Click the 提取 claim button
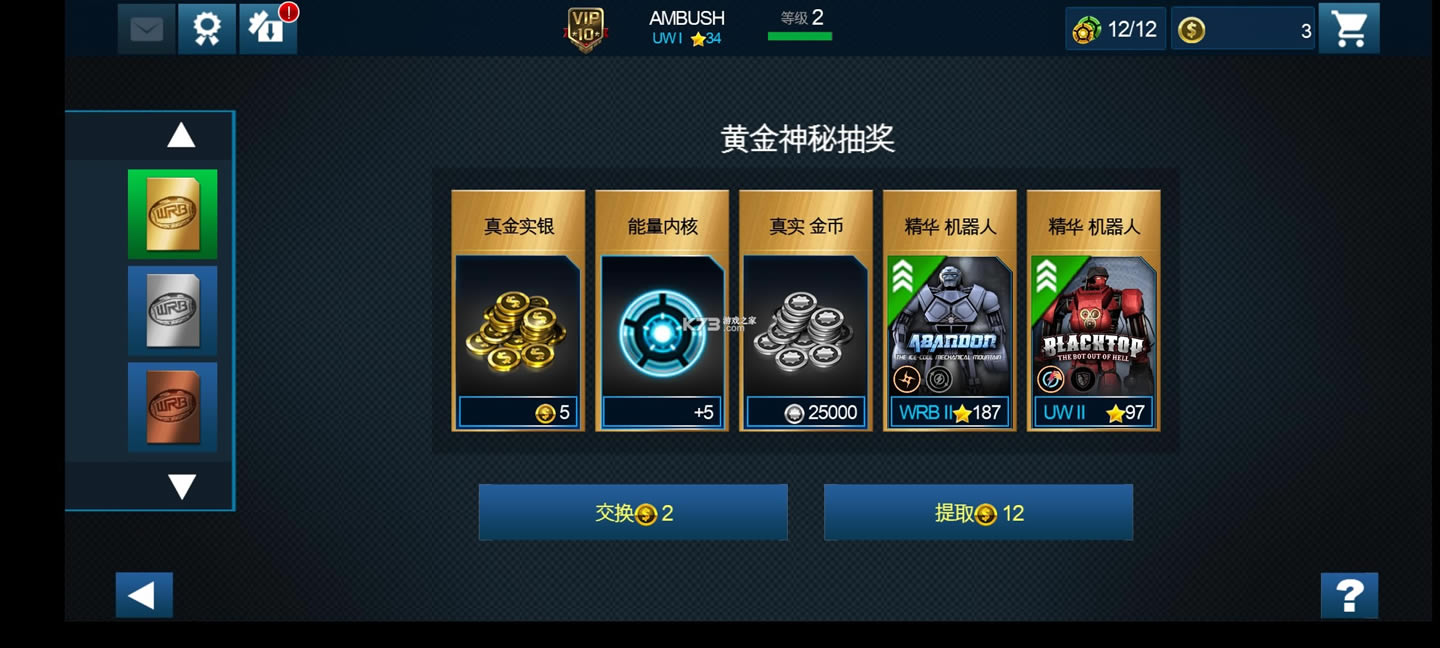The image size is (1440, 648). coord(978,513)
